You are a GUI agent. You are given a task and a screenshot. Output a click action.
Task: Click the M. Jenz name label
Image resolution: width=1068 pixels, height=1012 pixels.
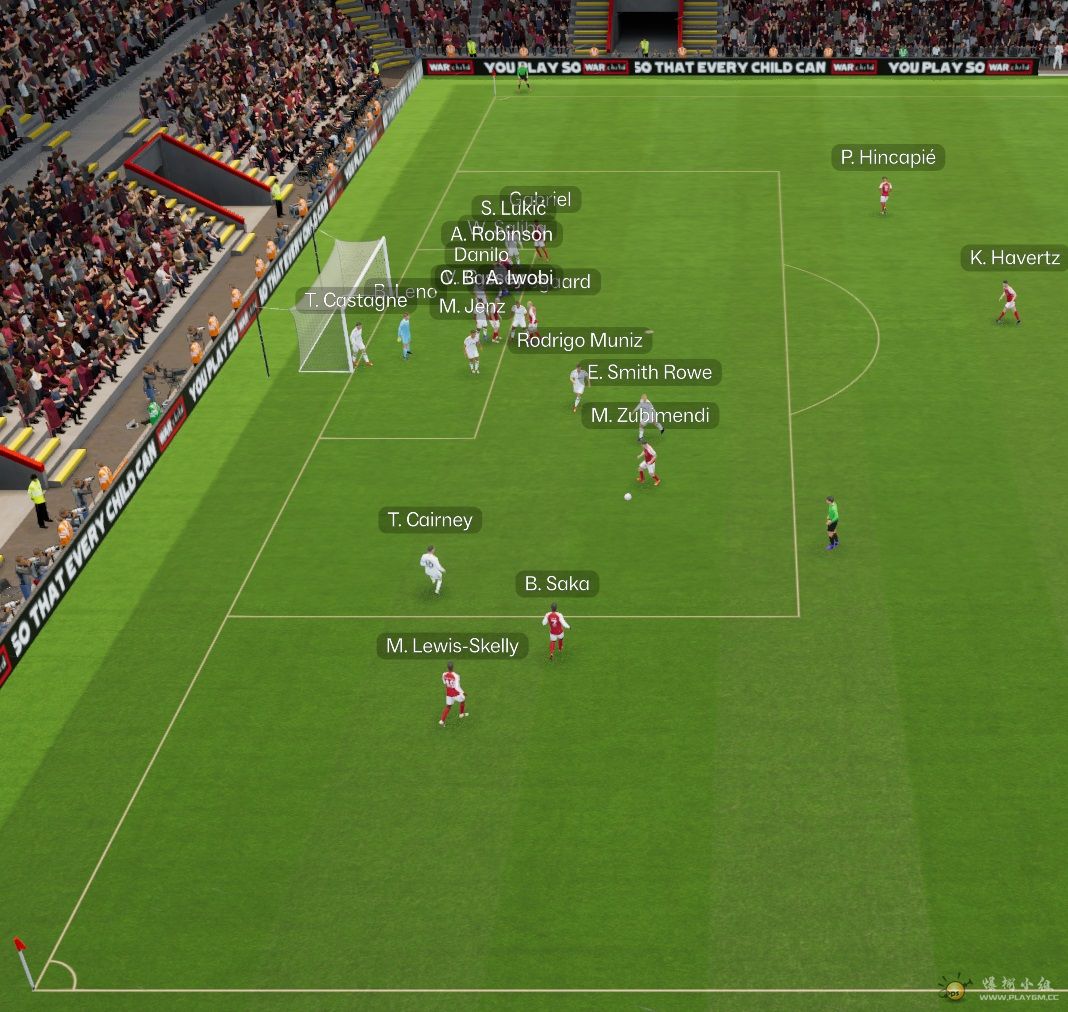tap(471, 307)
